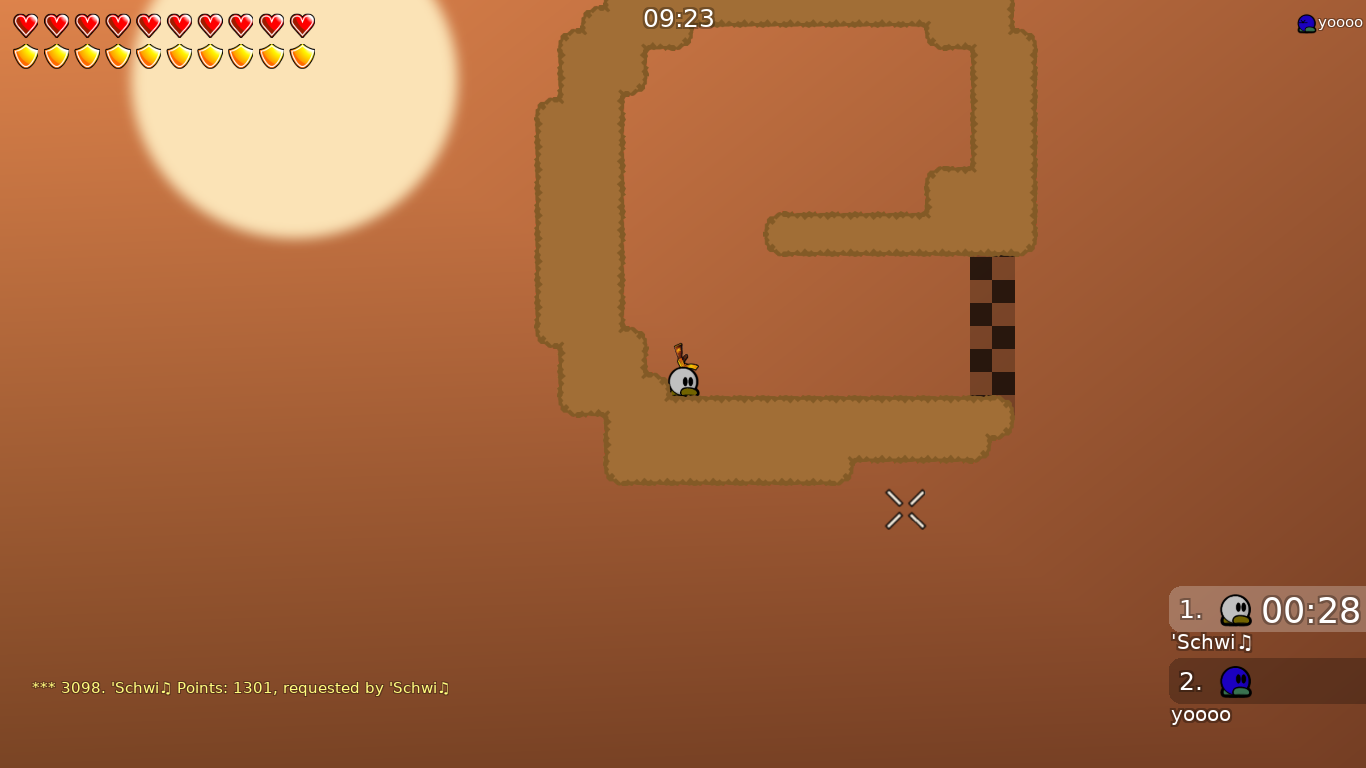Click the crosshair in the game world
The width and height of the screenshot is (1366, 768).
click(905, 508)
